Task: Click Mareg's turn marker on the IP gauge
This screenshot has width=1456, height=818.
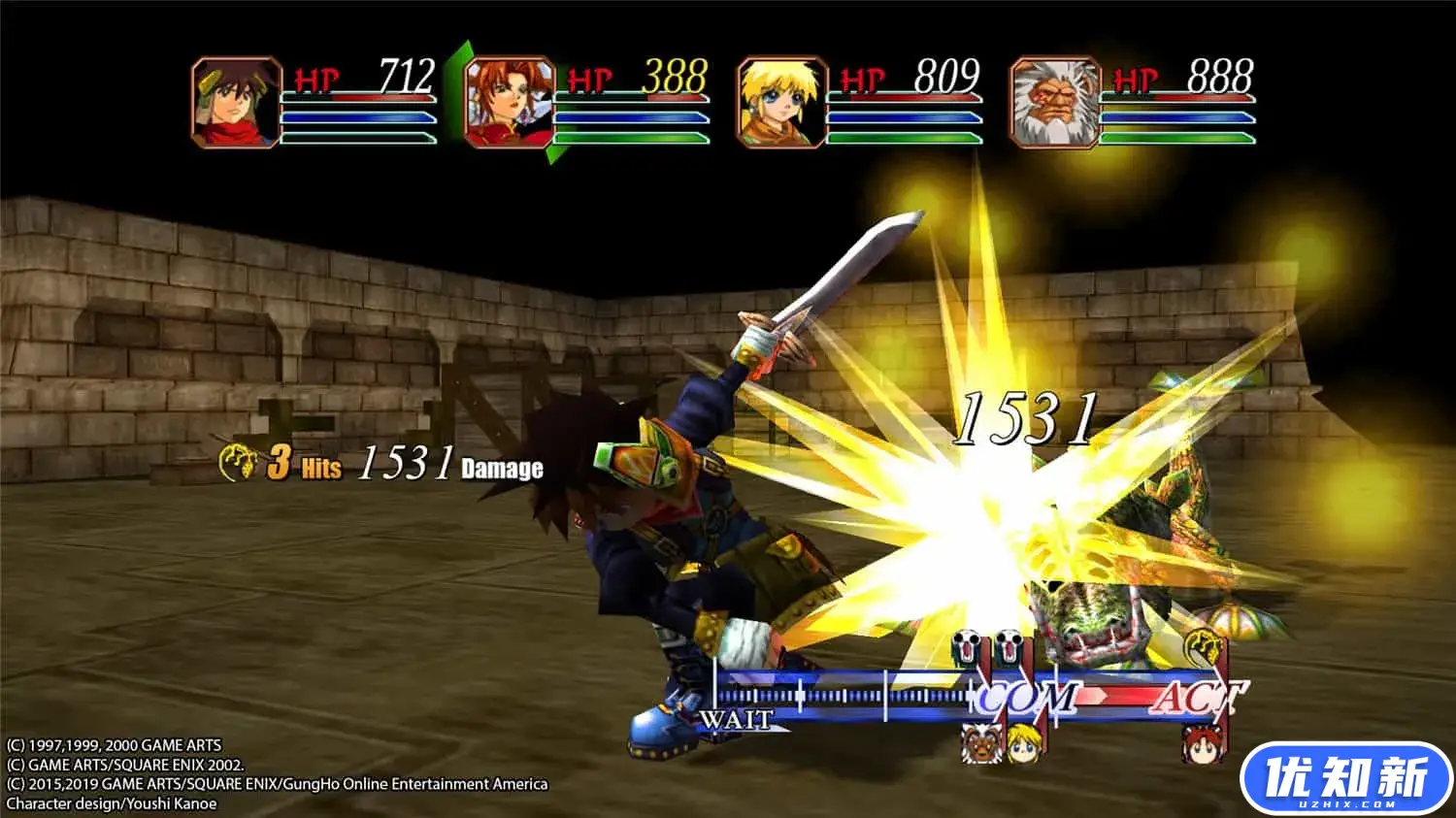Action: 981,742
